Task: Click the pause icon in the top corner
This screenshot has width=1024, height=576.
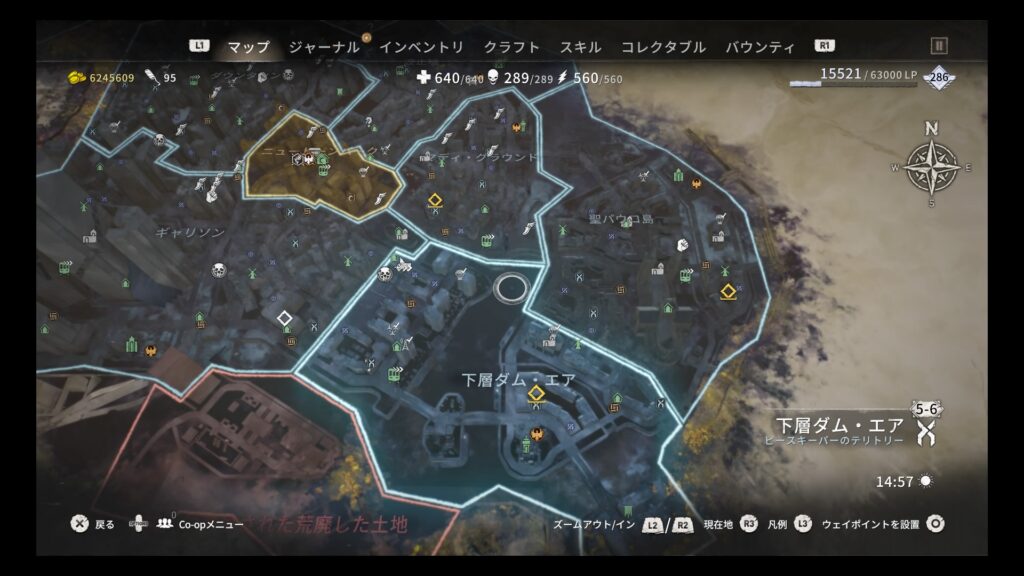Action: tap(939, 46)
